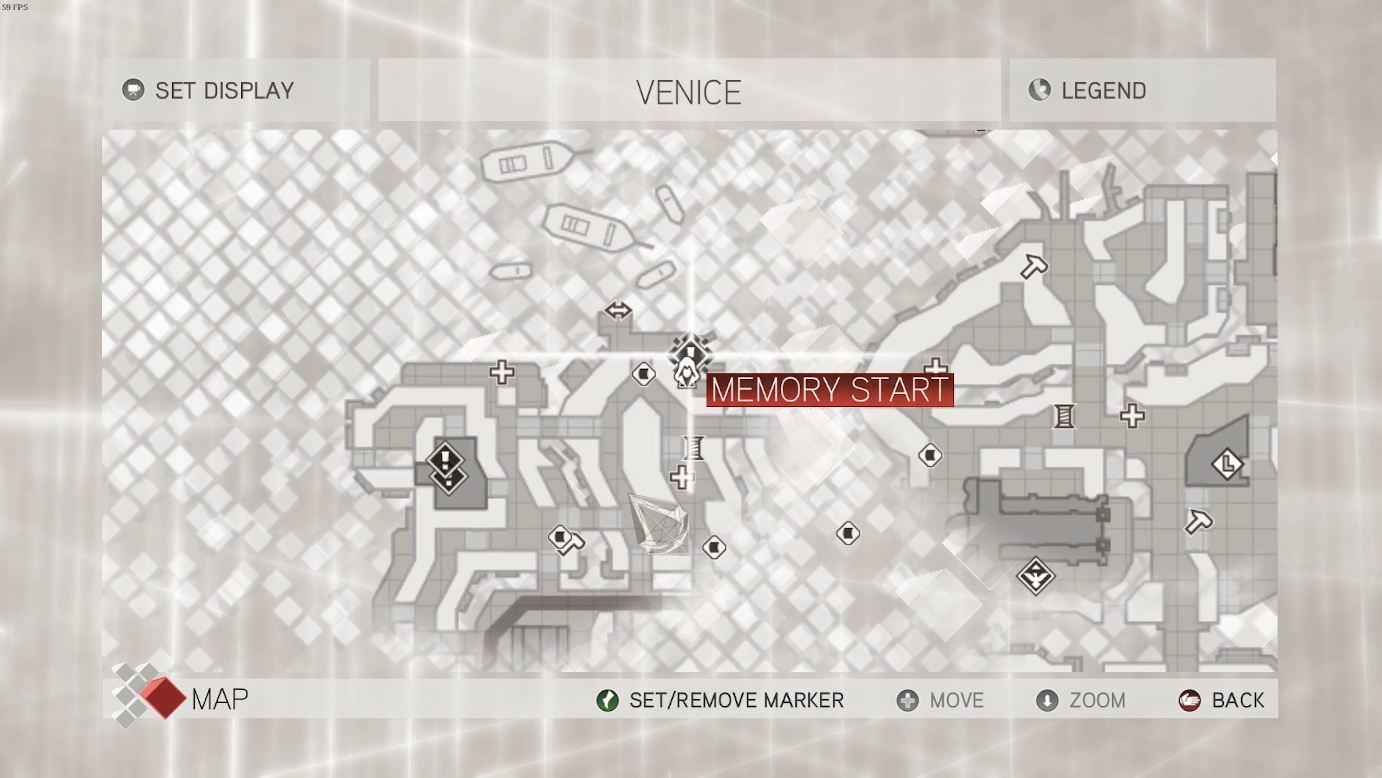This screenshot has height=778, width=1382.
Task: Pick the eagle viewpoint marker
Action: 1036,576
